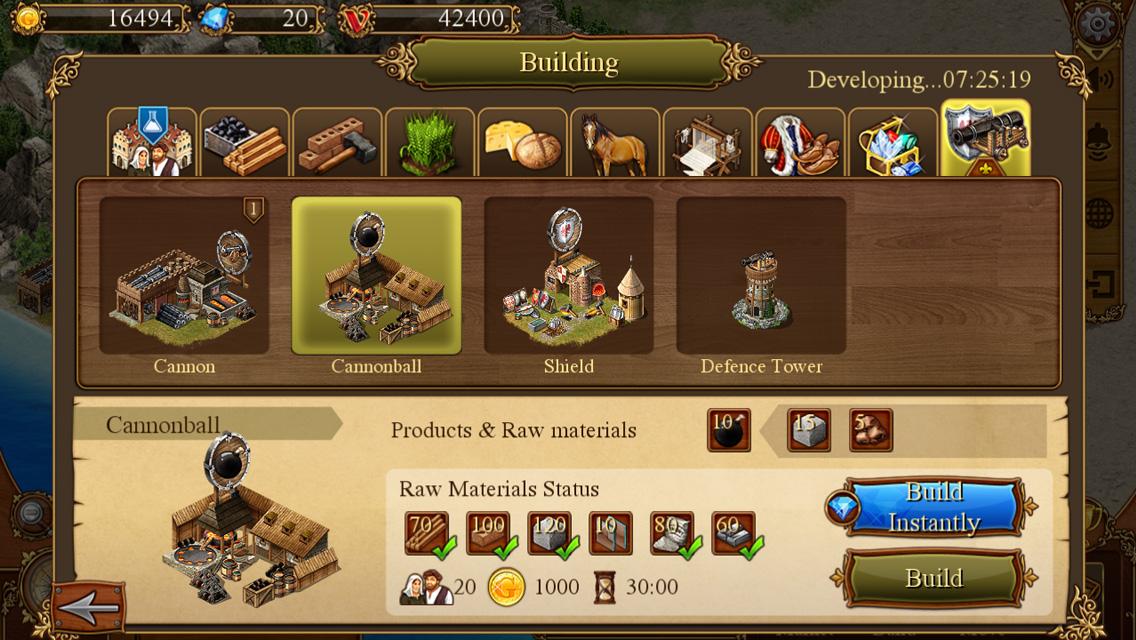Go back with the arrow button
1136x640 pixels.
(89, 606)
